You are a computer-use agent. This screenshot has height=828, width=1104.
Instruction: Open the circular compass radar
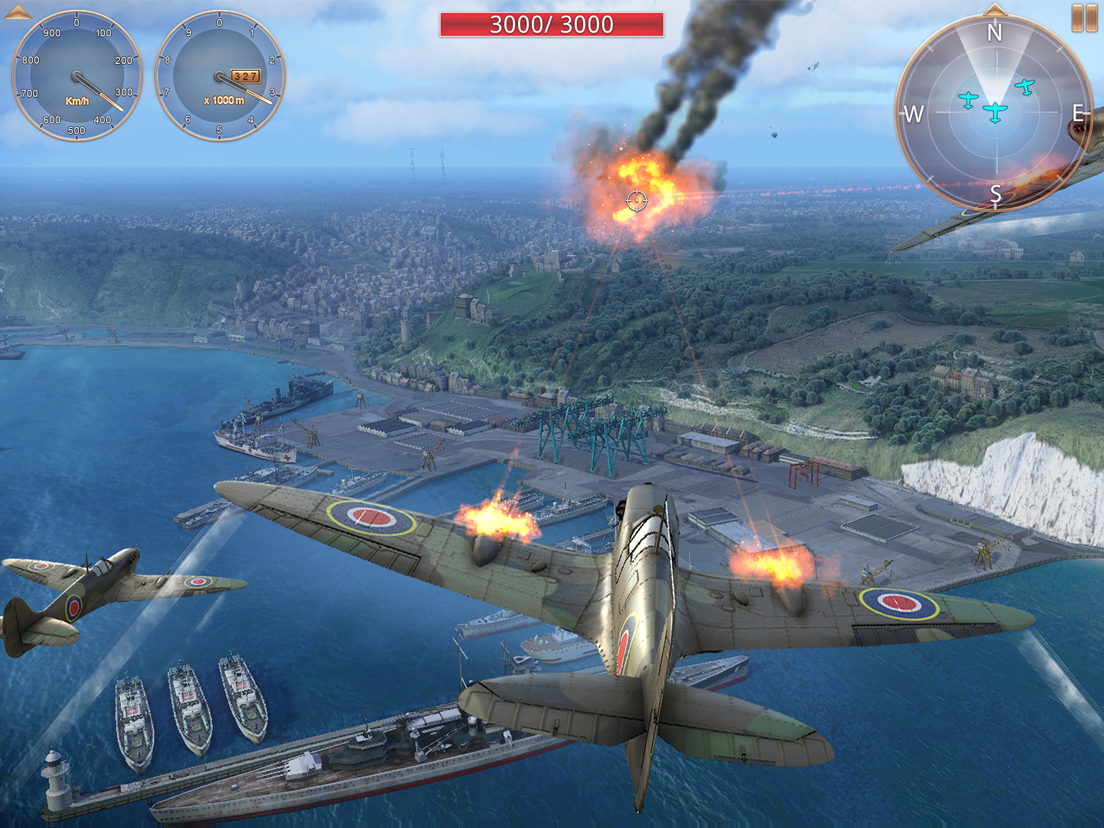click(x=994, y=110)
